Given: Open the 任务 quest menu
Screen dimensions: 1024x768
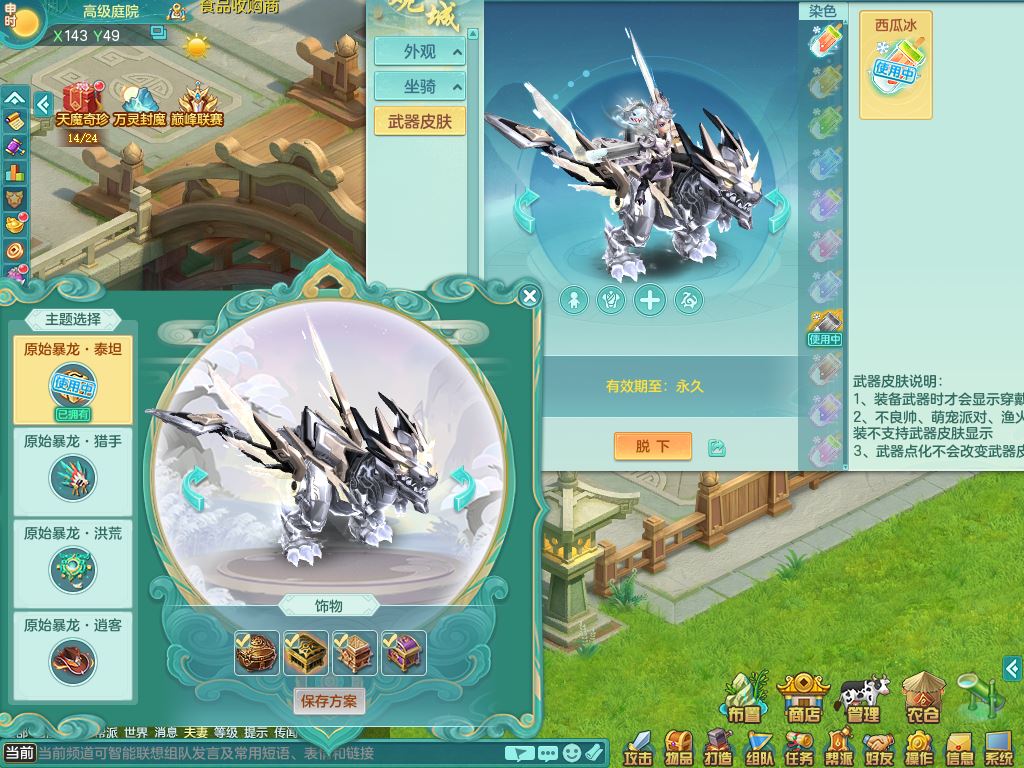Looking at the screenshot, I should (800, 748).
